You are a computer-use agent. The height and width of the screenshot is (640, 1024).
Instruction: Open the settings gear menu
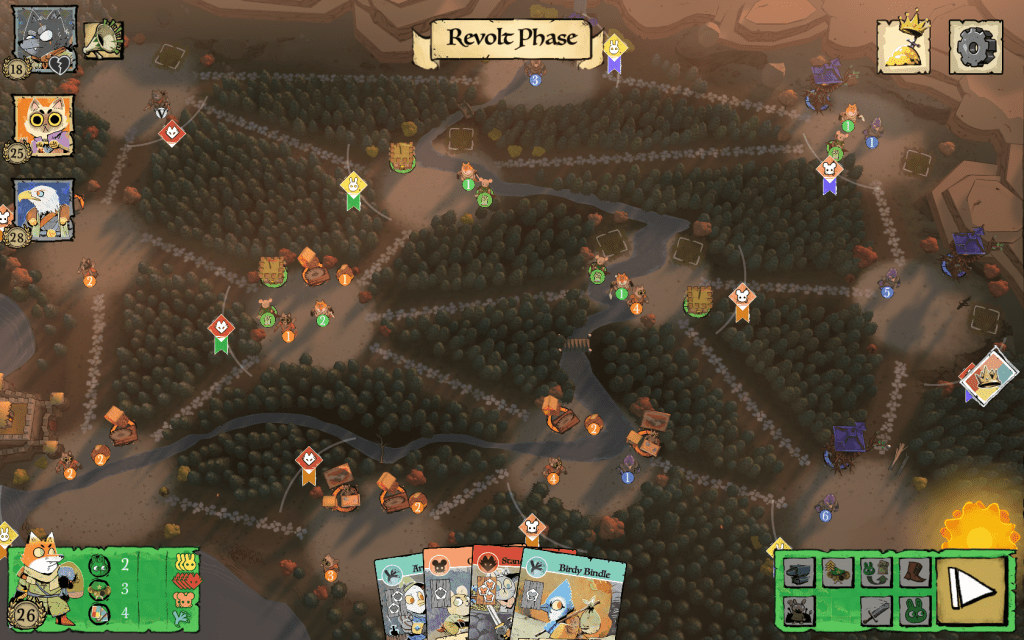click(975, 46)
